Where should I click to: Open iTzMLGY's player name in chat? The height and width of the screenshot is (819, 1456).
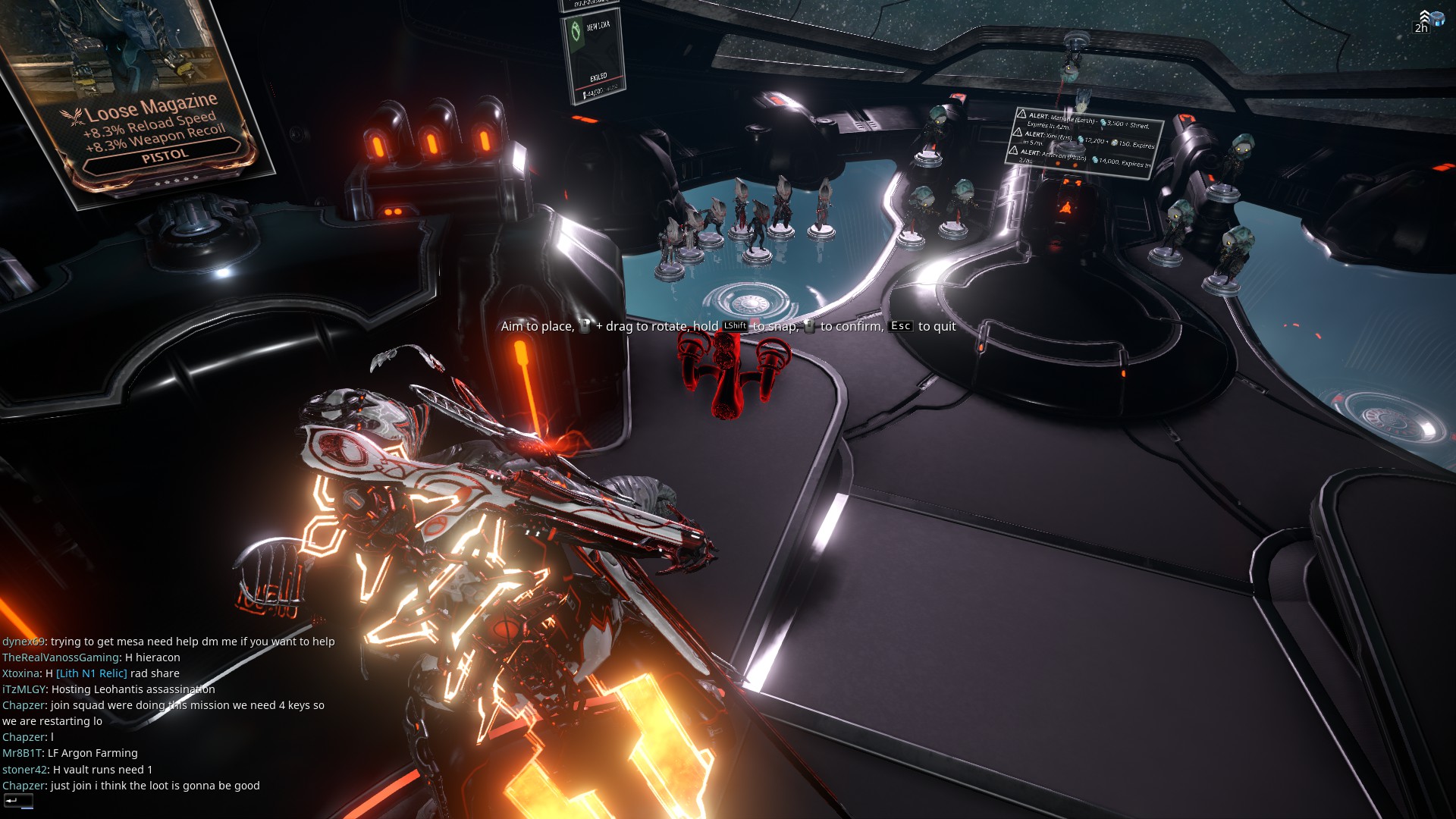[x=24, y=689]
